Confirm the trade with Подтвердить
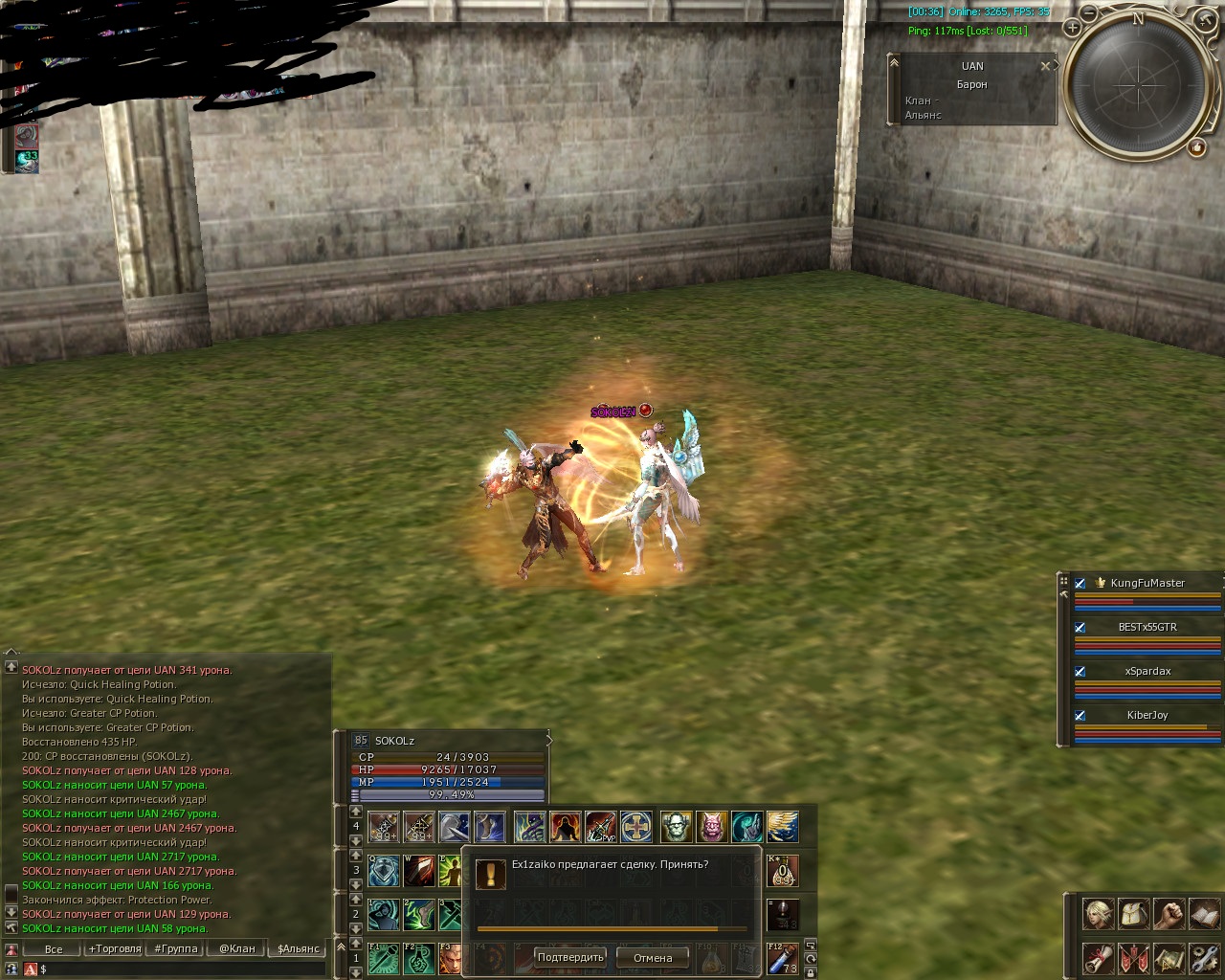The height and width of the screenshot is (980, 1225). [570, 957]
